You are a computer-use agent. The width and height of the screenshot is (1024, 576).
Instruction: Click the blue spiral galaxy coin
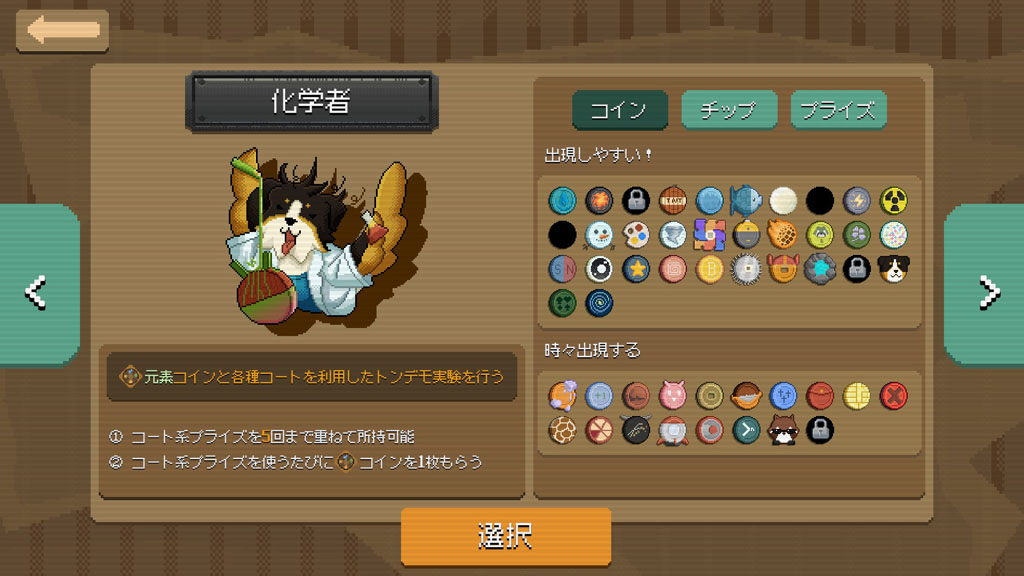[600, 302]
